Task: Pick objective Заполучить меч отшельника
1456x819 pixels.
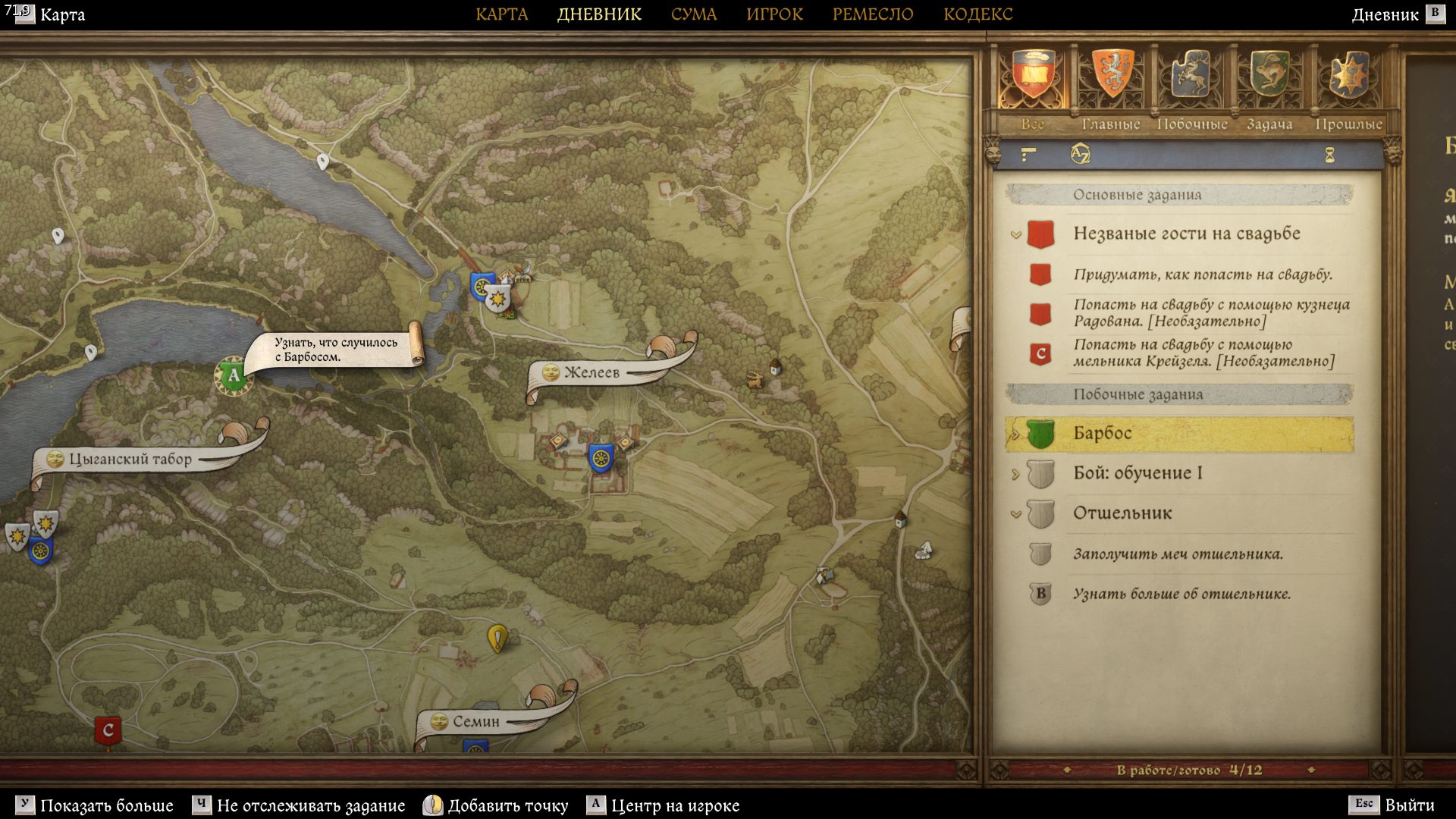Action: coord(1177,554)
